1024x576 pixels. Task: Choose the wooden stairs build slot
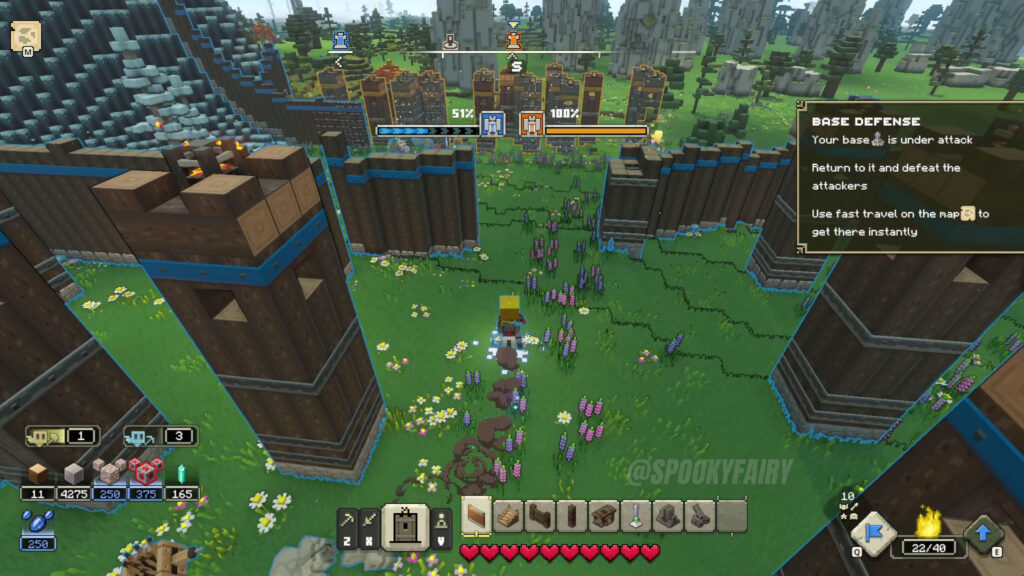pyautogui.click(x=509, y=515)
